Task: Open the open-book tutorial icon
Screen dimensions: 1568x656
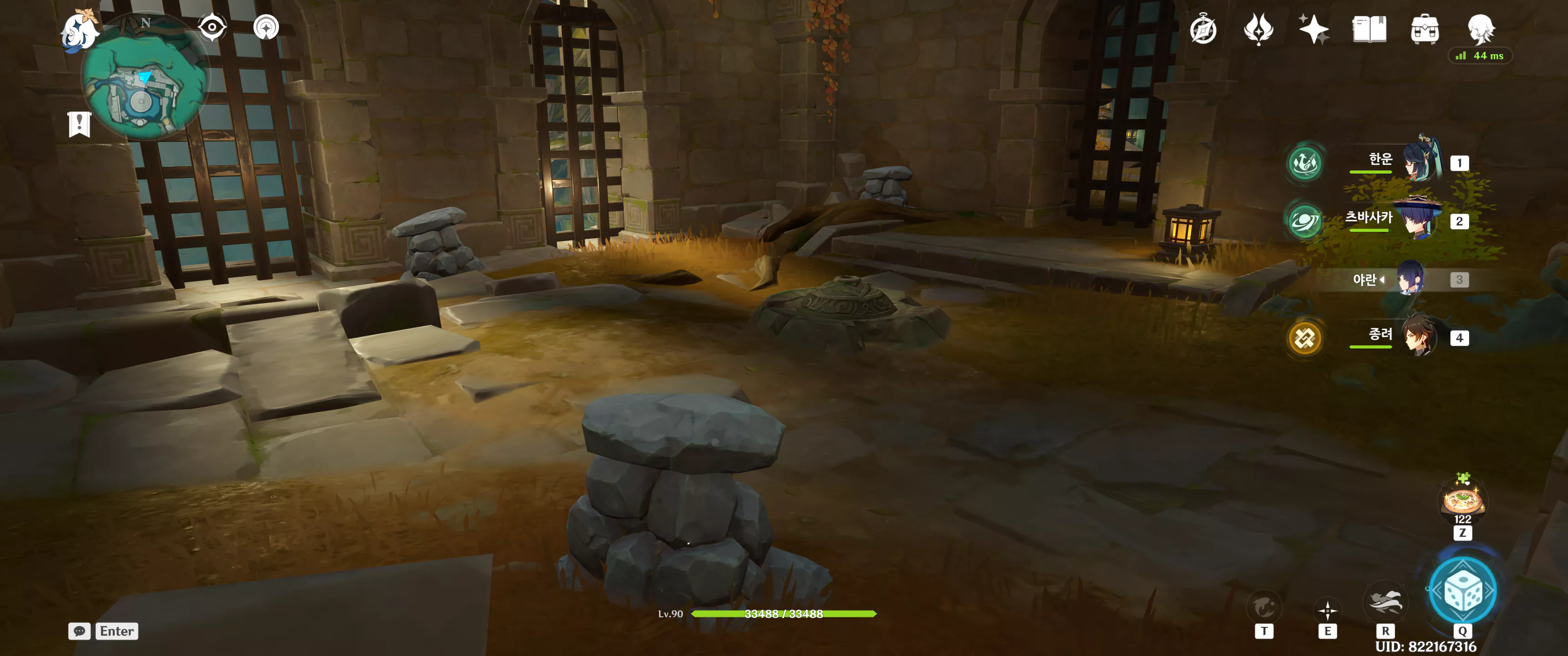Action: click(x=1369, y=29)
